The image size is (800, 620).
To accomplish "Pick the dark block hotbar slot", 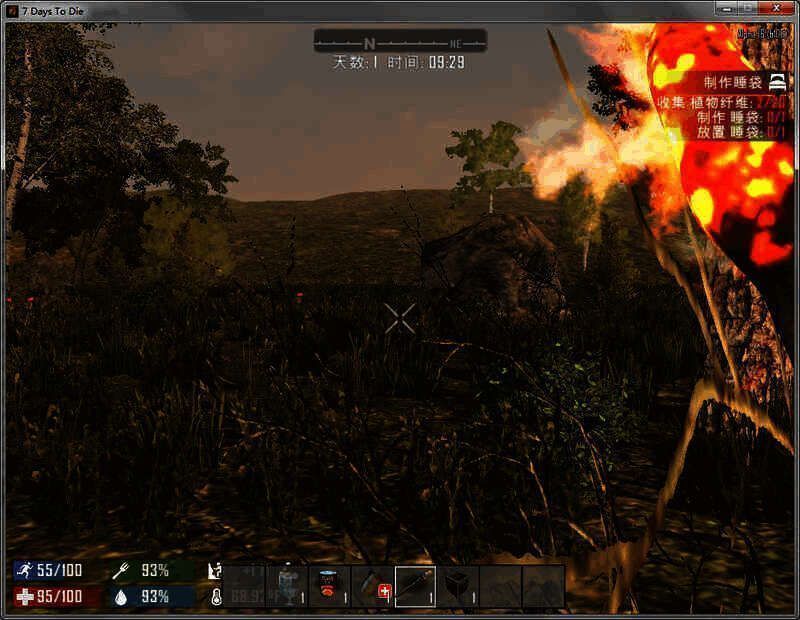I will pos(458,586).
